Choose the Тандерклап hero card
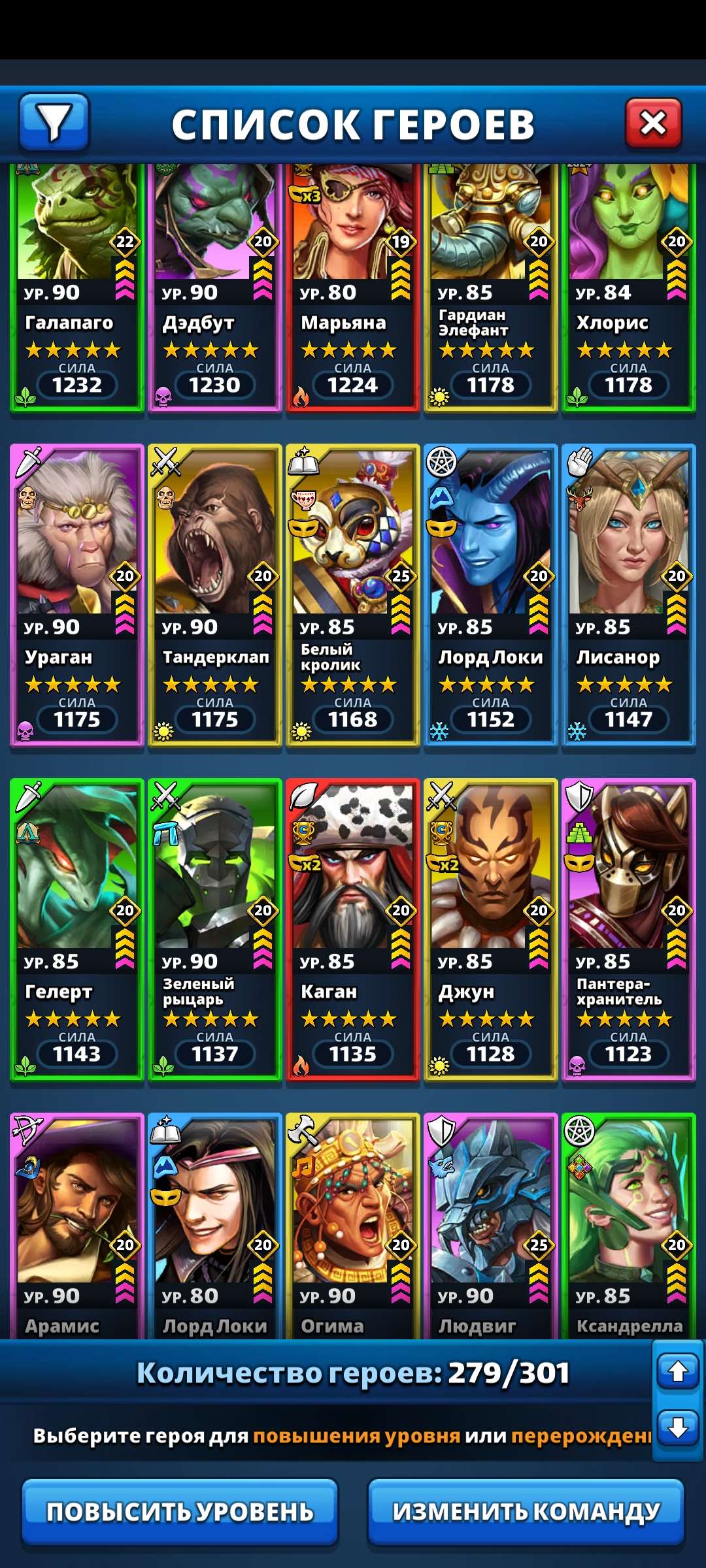 coord(215,595)
